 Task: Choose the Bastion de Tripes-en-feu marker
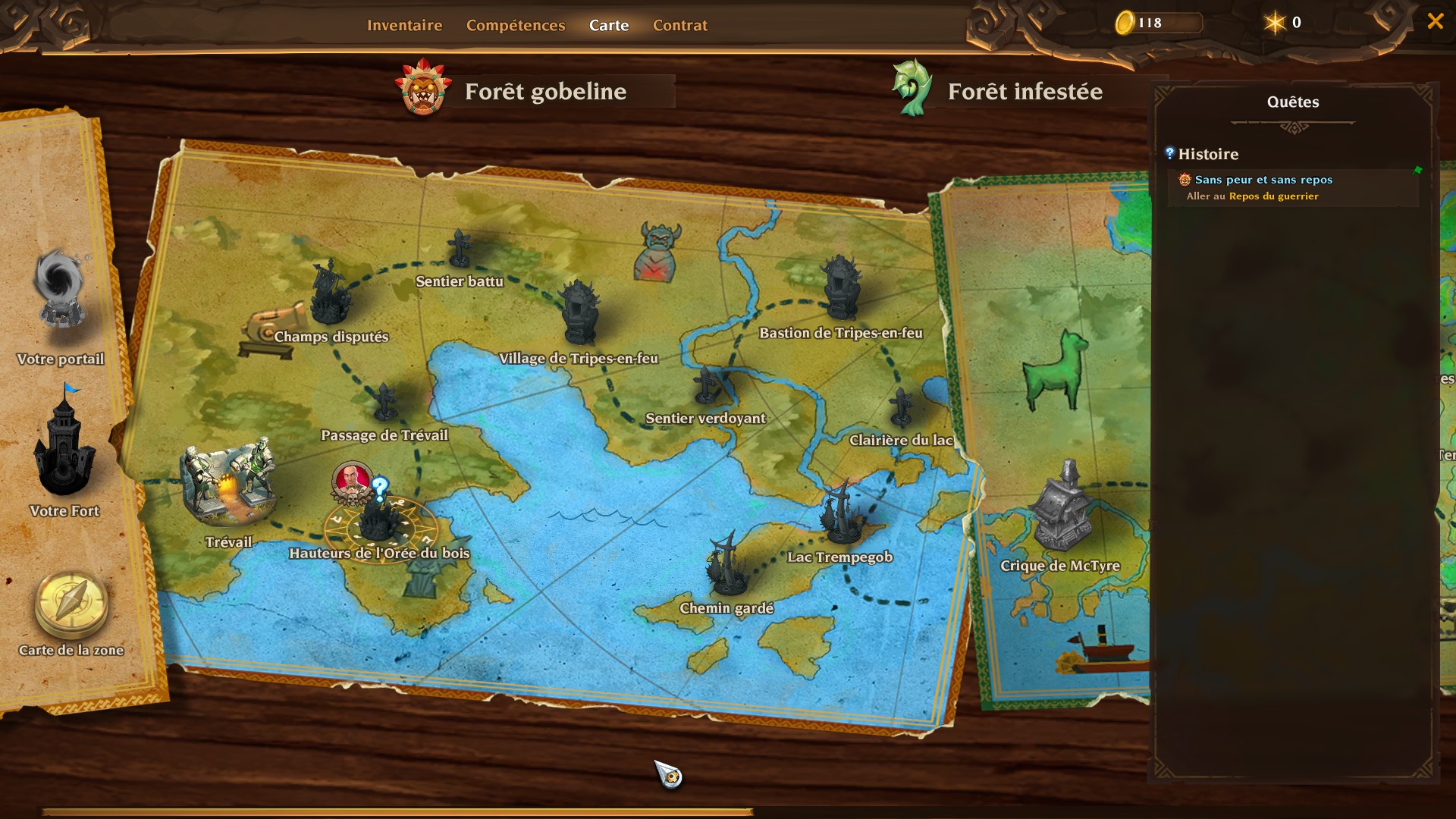(x=840, y=287)
